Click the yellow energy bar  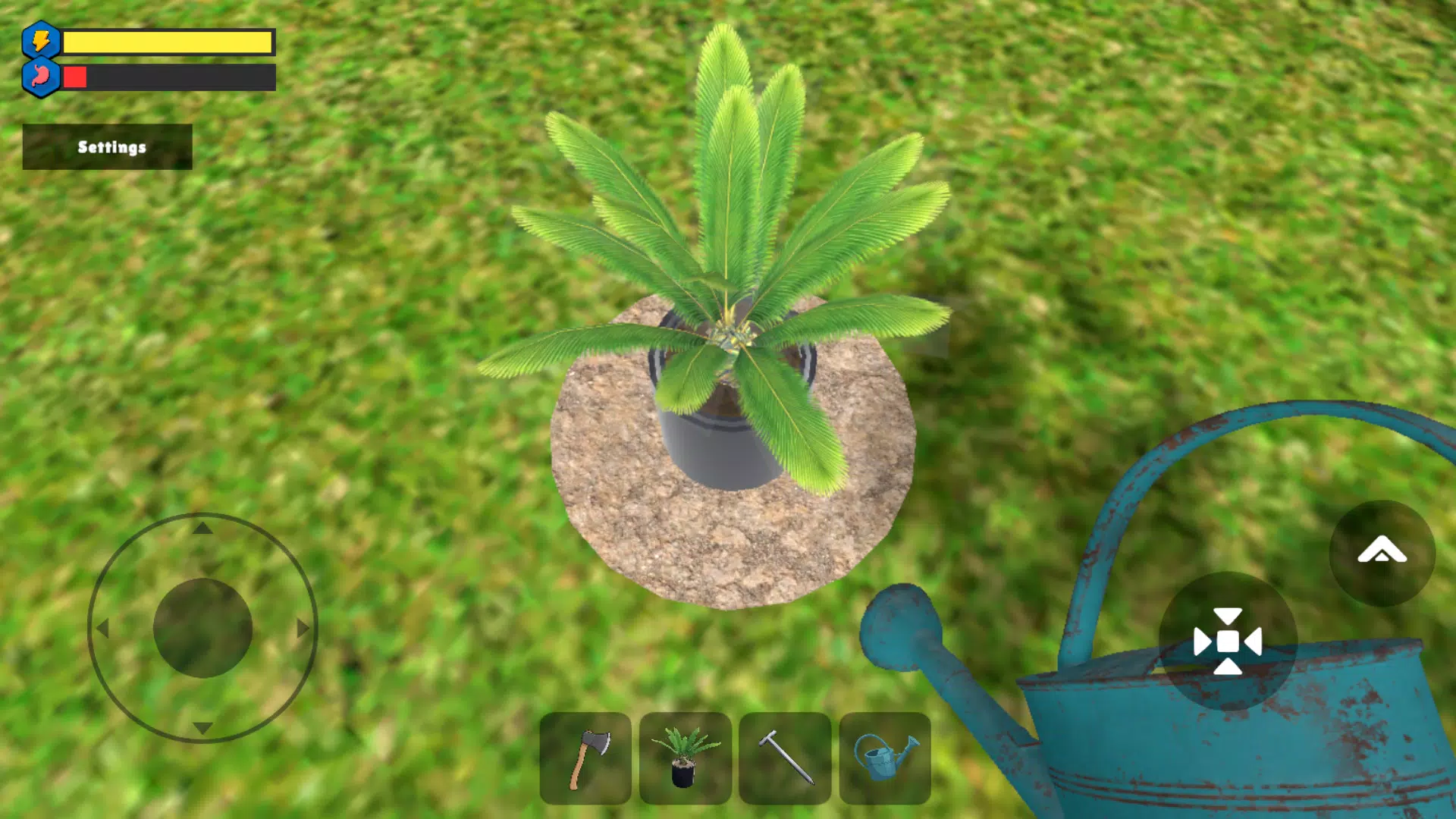pos(167,42)
